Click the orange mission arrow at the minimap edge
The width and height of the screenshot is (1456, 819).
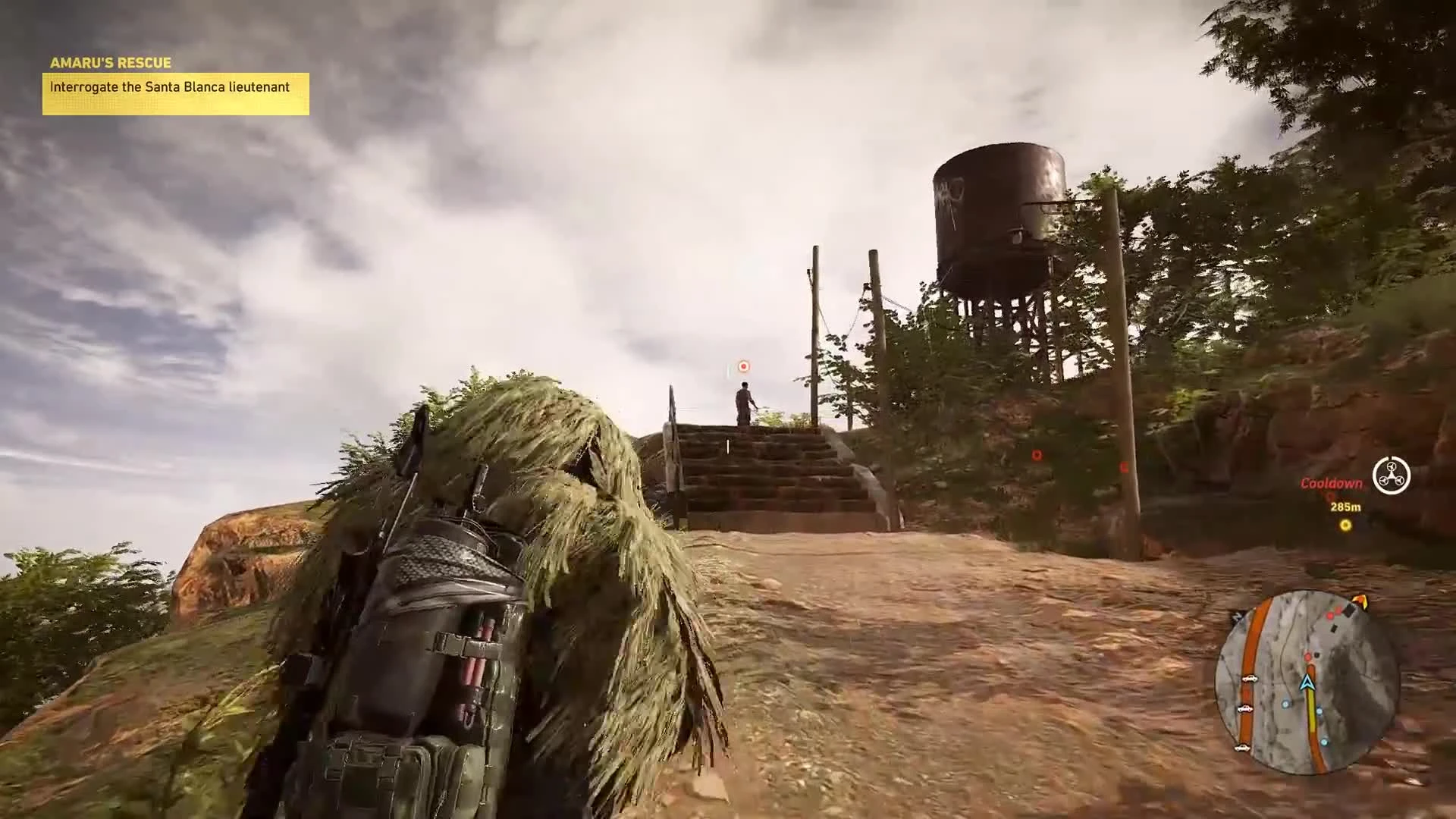coord(1360,601)
